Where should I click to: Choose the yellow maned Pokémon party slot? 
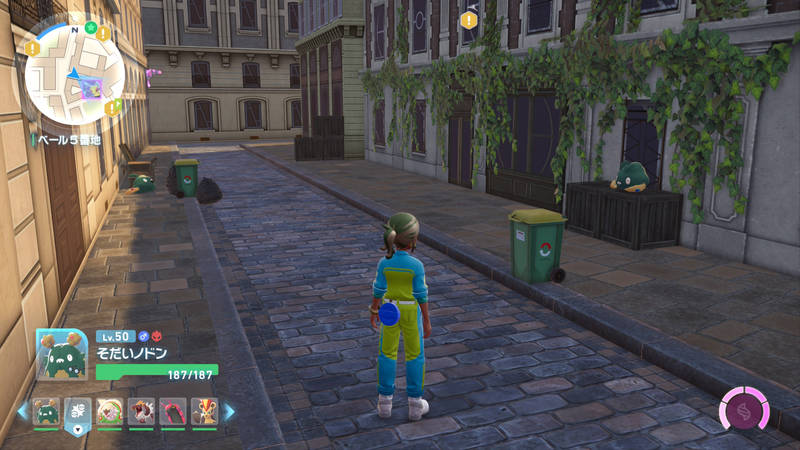tap(204, 411)
